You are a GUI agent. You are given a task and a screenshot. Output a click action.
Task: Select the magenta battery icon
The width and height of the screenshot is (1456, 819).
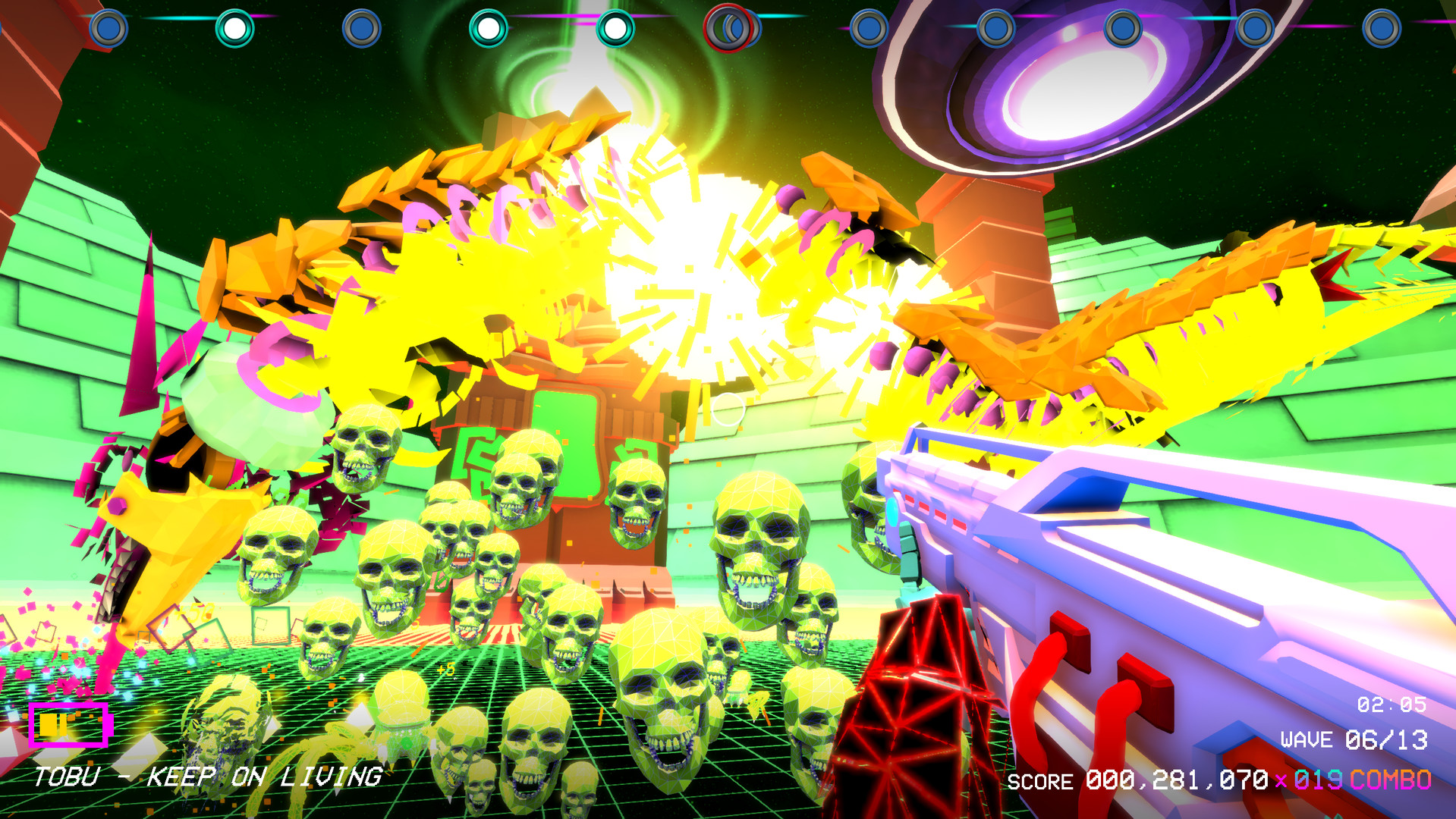70,724
